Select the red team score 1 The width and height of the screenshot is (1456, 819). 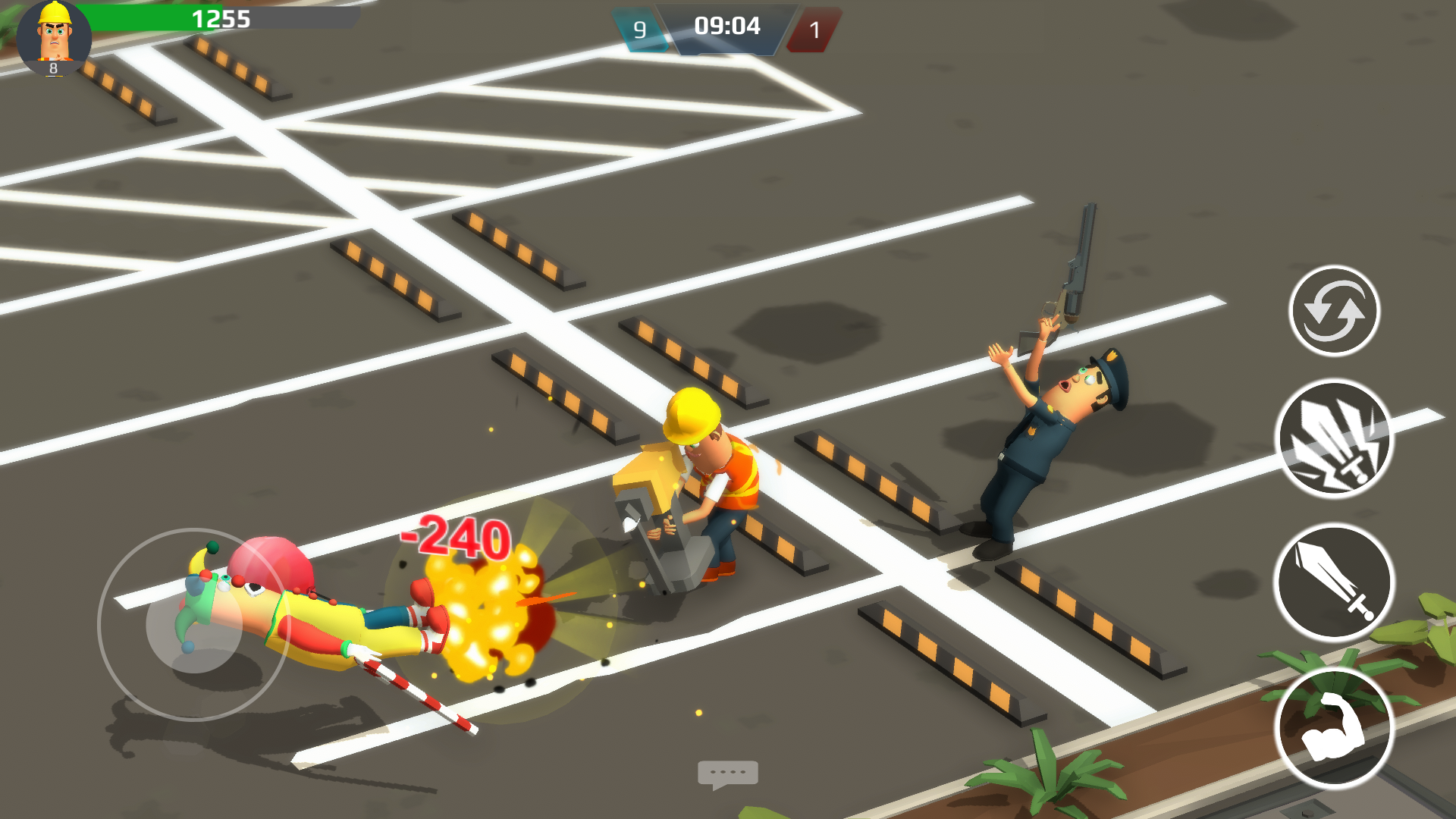coord(814,31)
